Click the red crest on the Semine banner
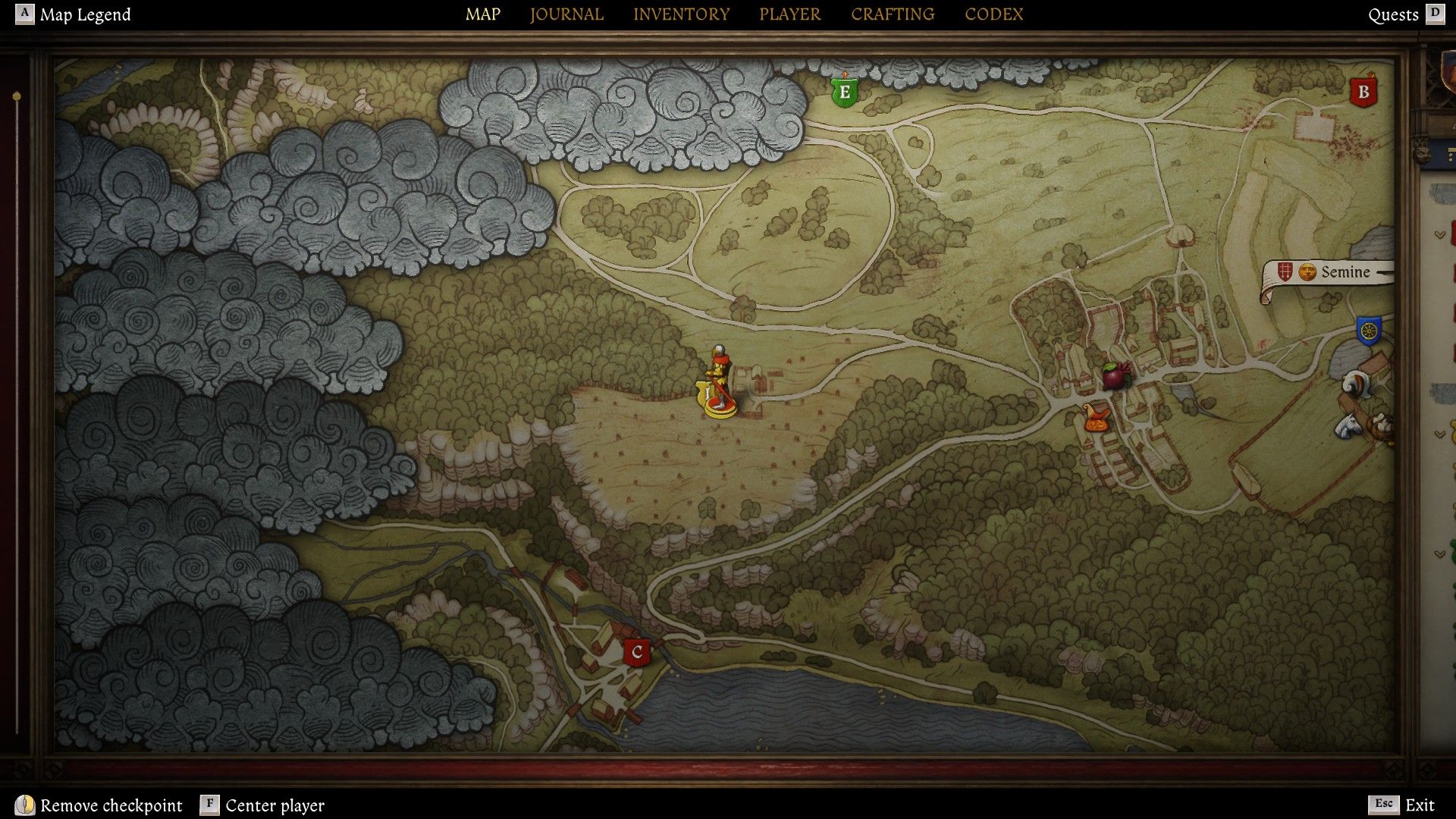This screenshot has width=1456, height=819. (1284, 271)
